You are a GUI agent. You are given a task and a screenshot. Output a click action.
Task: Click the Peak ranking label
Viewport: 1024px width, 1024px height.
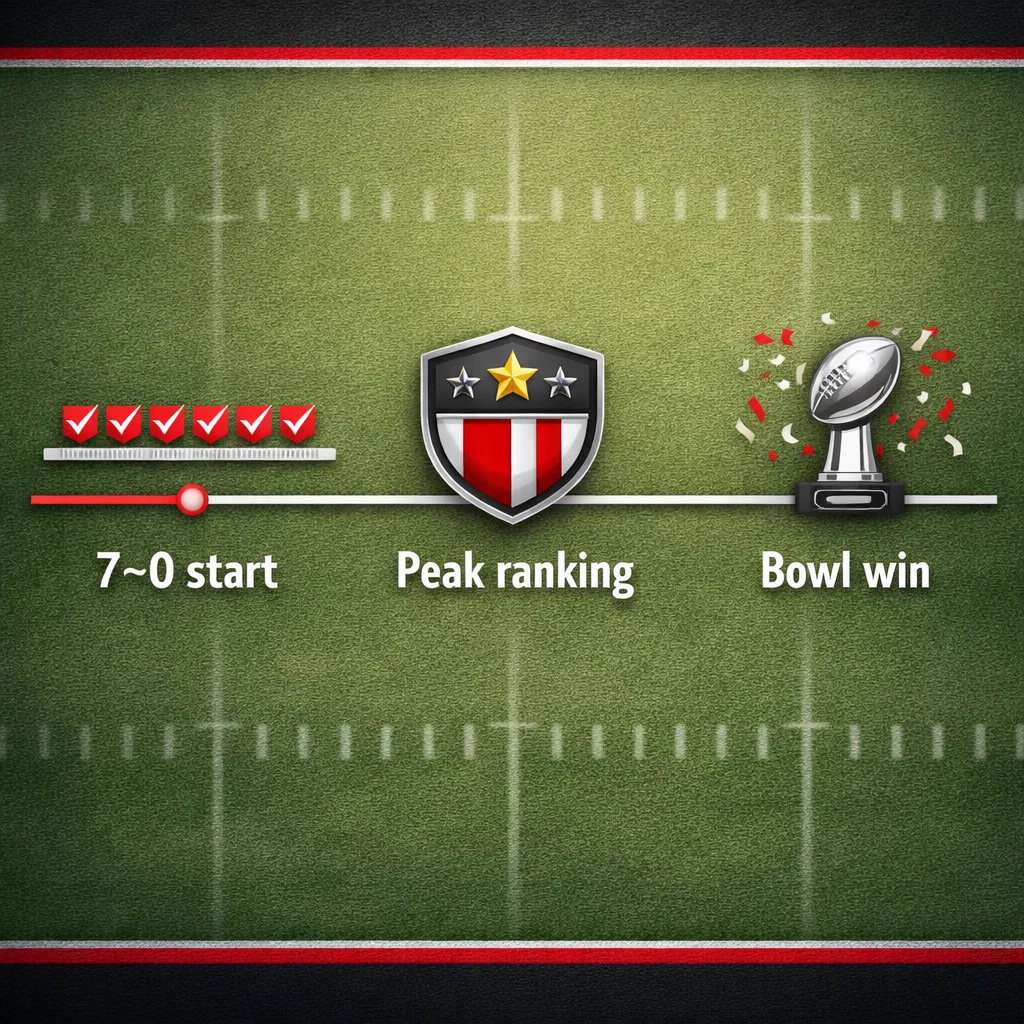click(x=515, y=573)
